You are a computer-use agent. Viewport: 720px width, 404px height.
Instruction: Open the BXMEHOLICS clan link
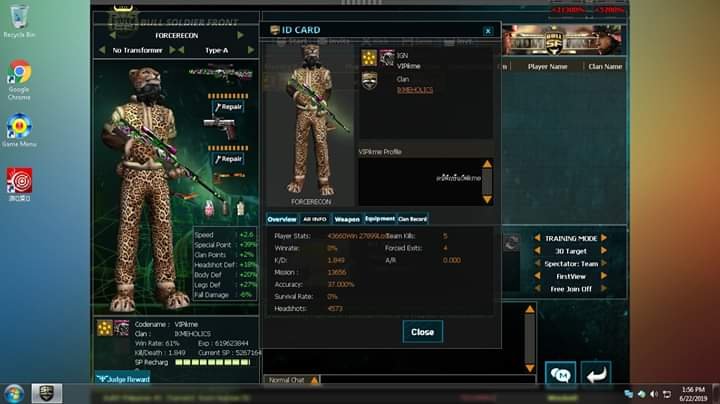pyautogui.click(x=414, y=89)
